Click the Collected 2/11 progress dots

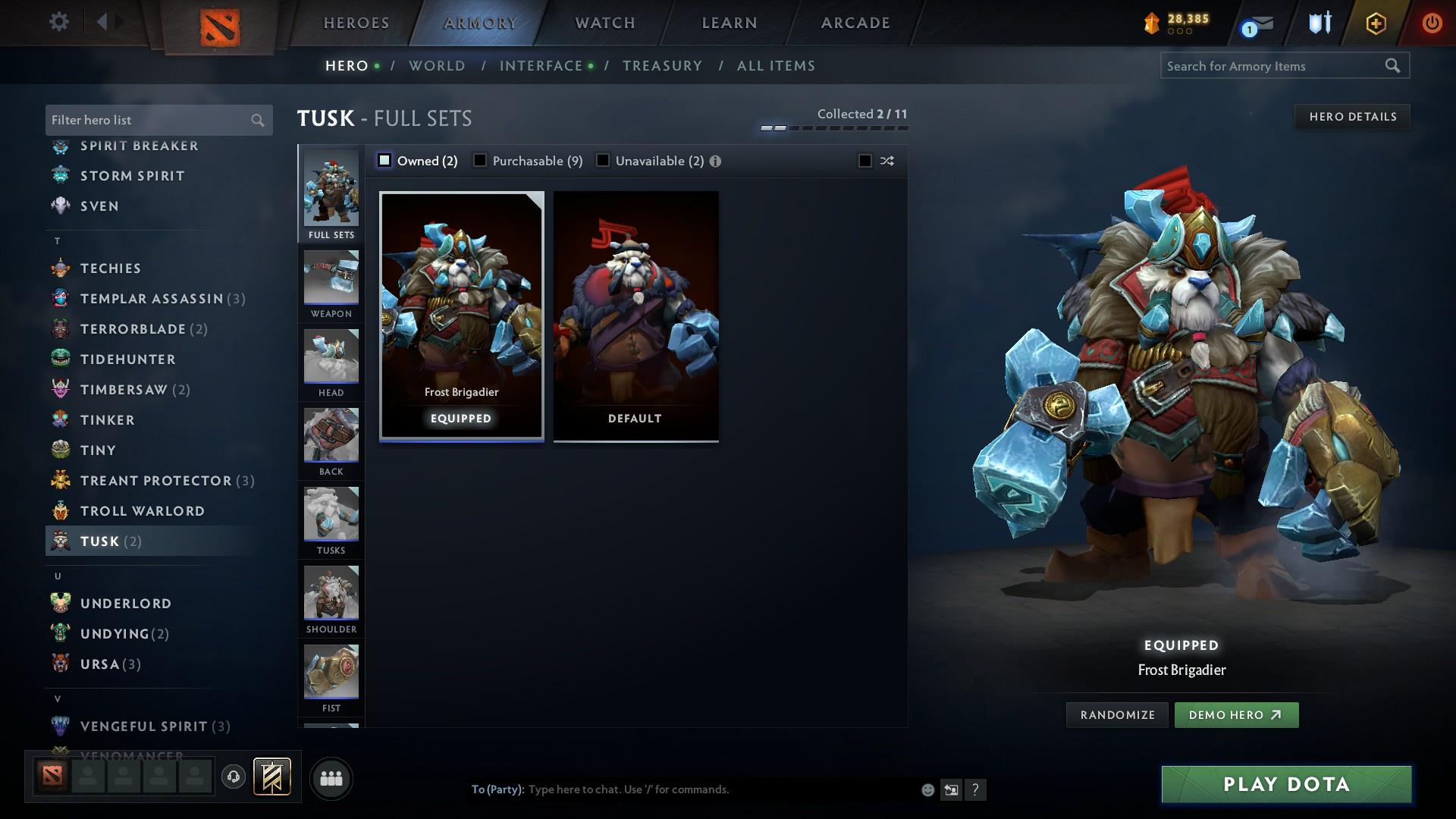(x=834, y=129)
